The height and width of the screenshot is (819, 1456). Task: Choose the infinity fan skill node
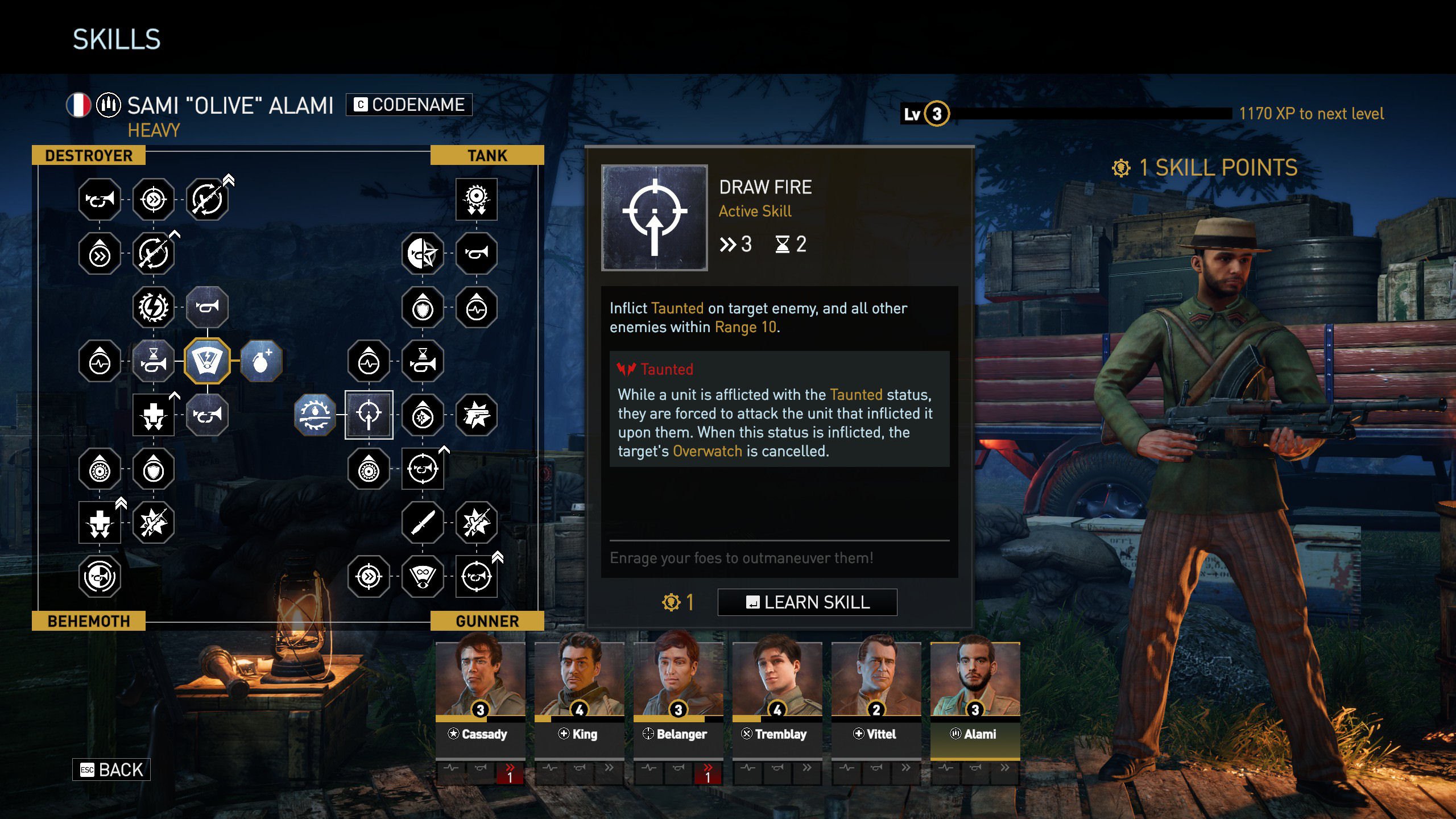[423, 577]
